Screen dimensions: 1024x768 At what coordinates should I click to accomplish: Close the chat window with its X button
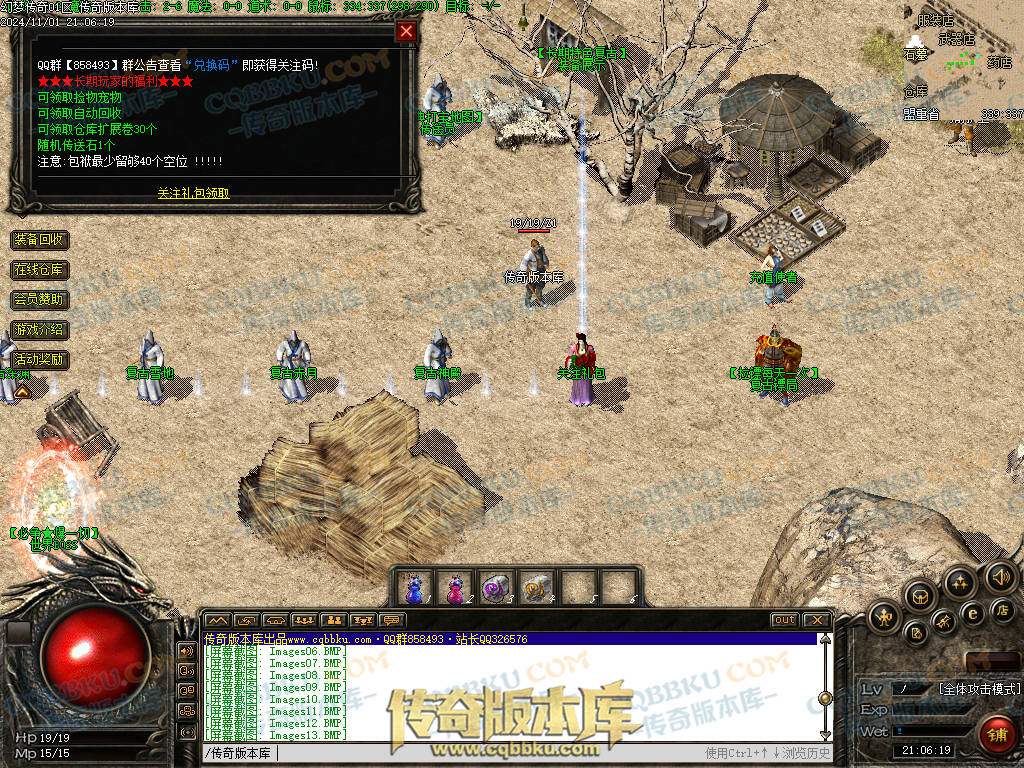817,620
